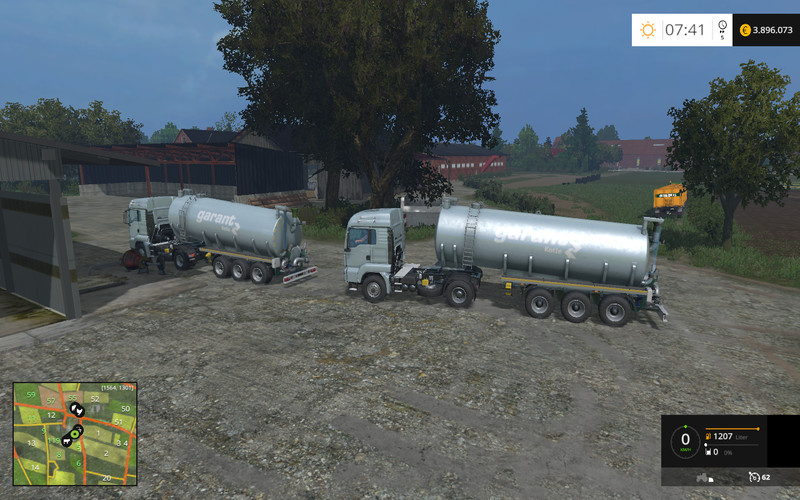Click the euro coin money icon
Viewport: 800px width, 500px height.
[745, 30]
